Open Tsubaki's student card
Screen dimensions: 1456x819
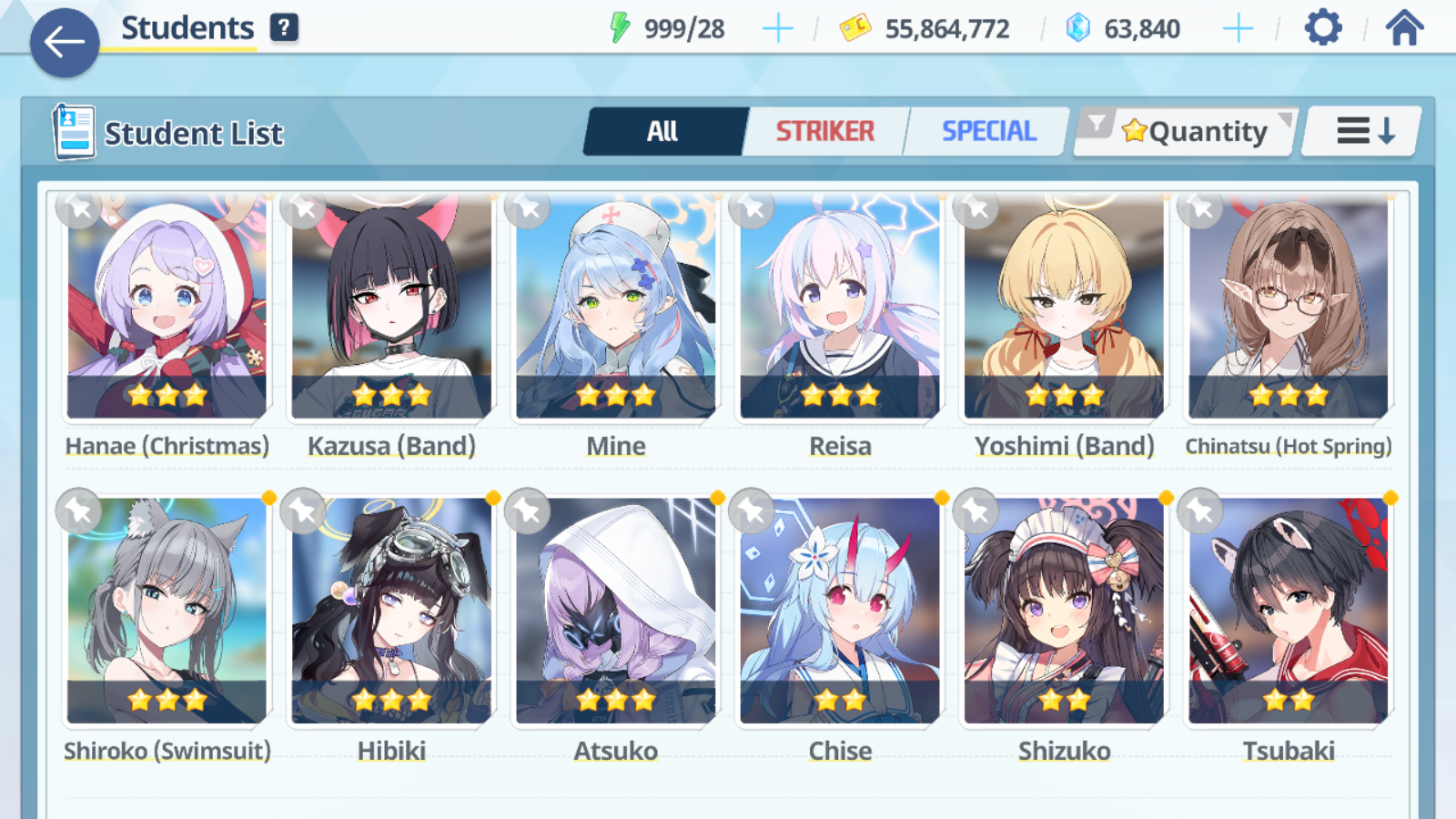click(1289, 612)
